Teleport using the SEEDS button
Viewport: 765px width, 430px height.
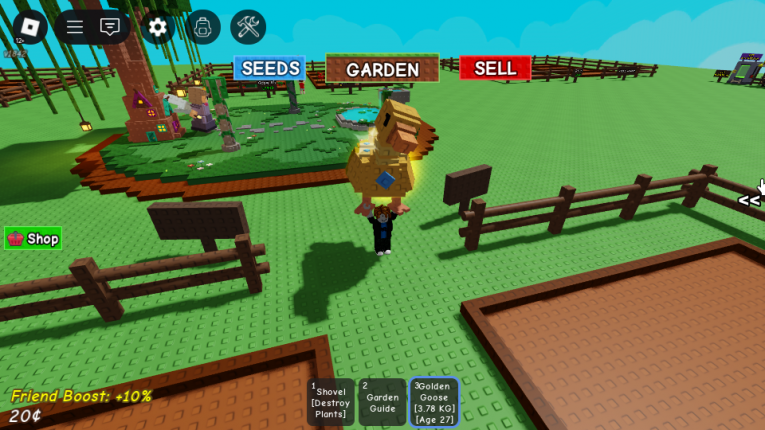270,68
